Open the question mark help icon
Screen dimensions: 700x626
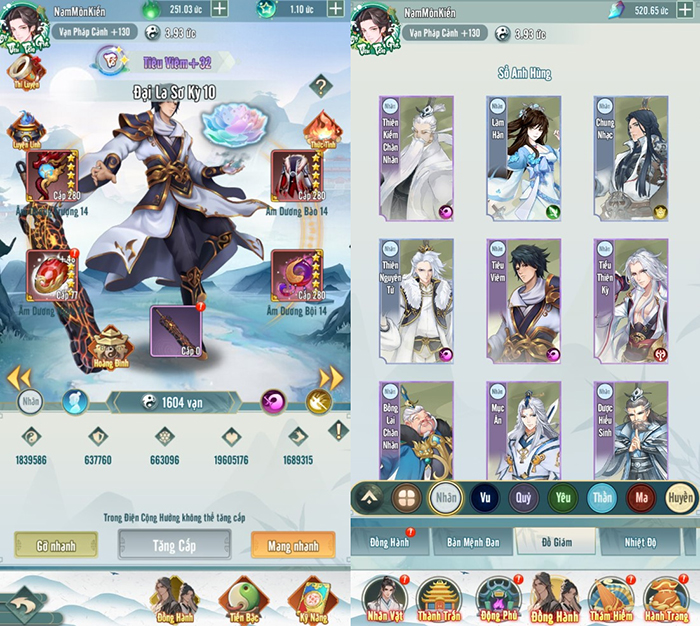(320, 86)
